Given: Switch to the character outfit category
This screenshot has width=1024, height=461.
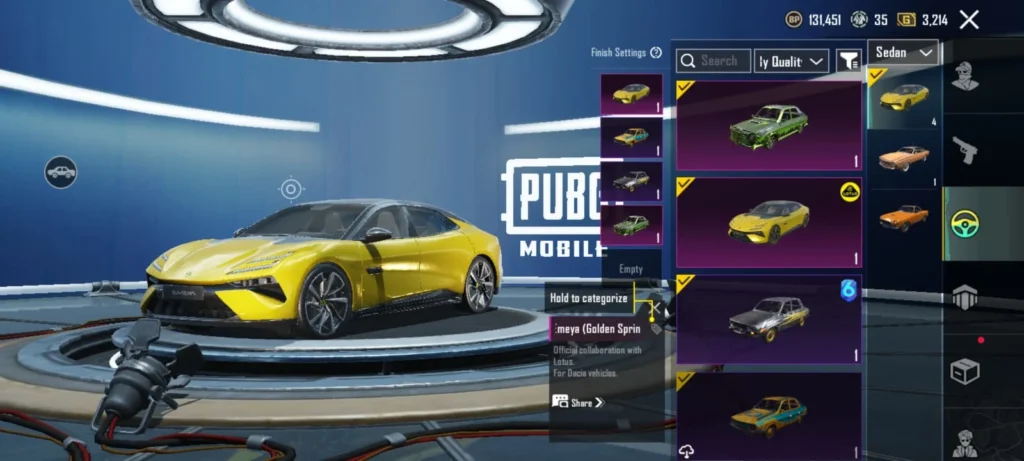Looking at the screenshot, I should pos(965,75).
